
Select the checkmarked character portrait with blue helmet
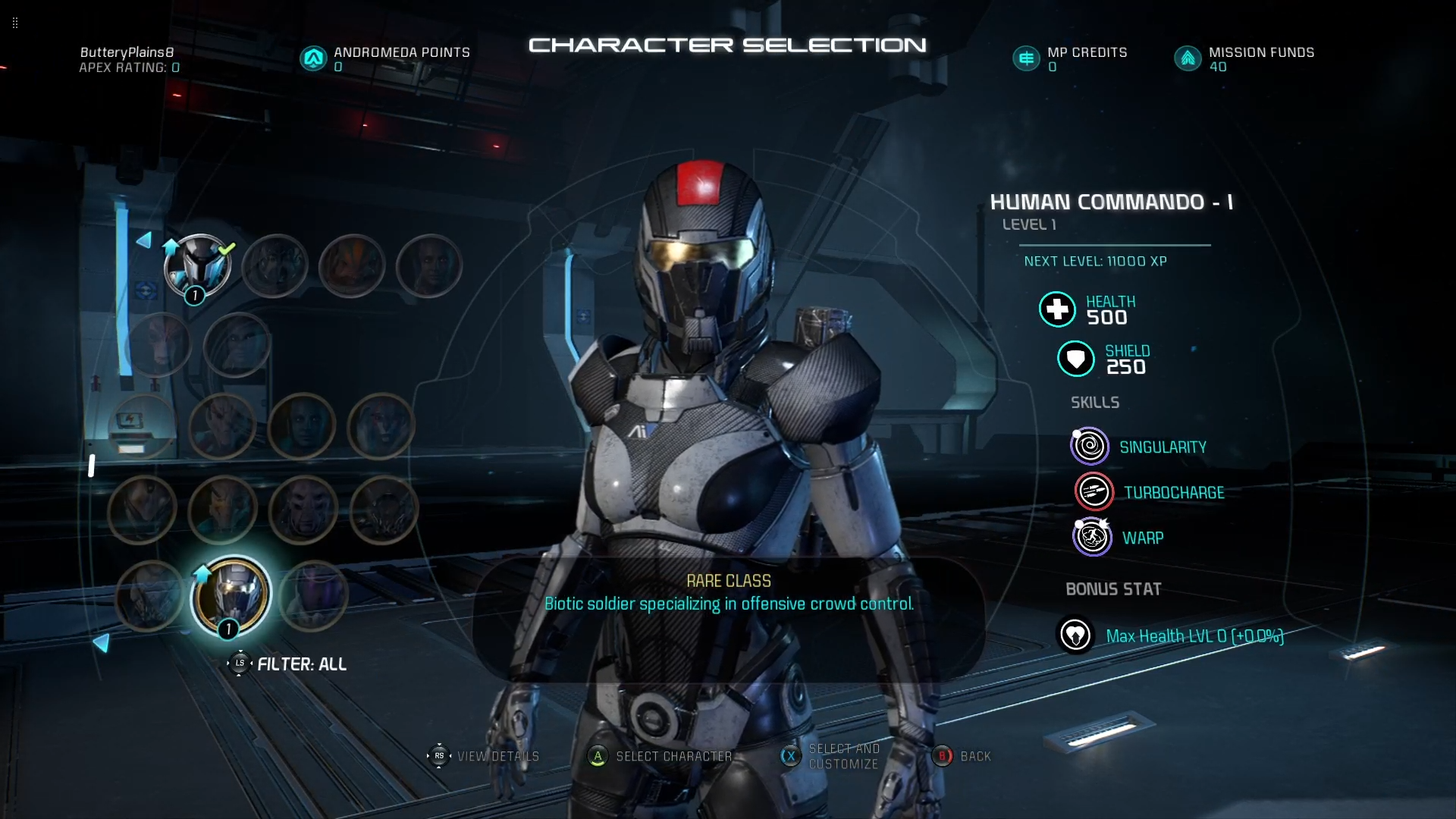click(197, 265)
